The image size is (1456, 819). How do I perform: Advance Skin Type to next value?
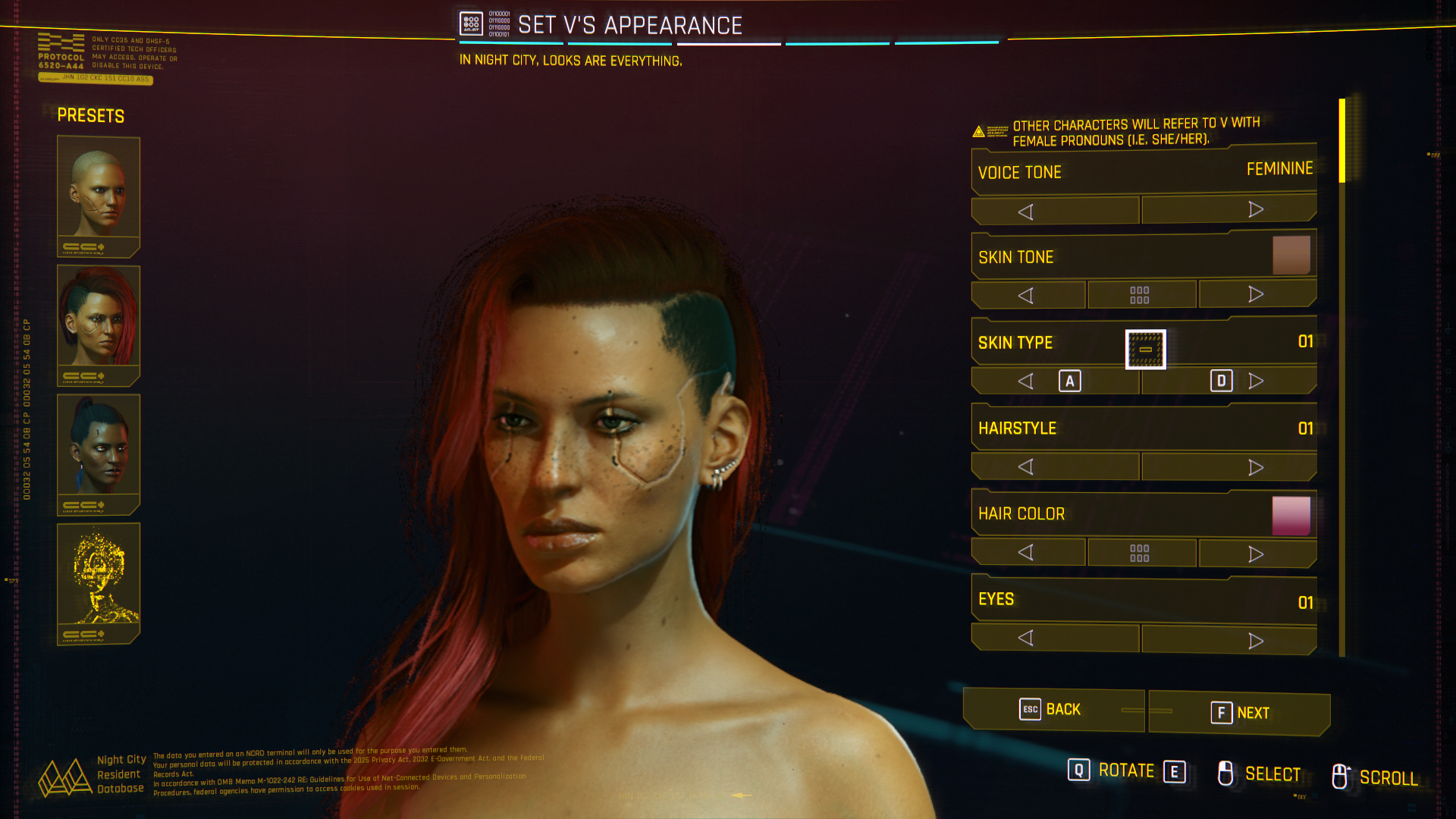pos(1255,381)
